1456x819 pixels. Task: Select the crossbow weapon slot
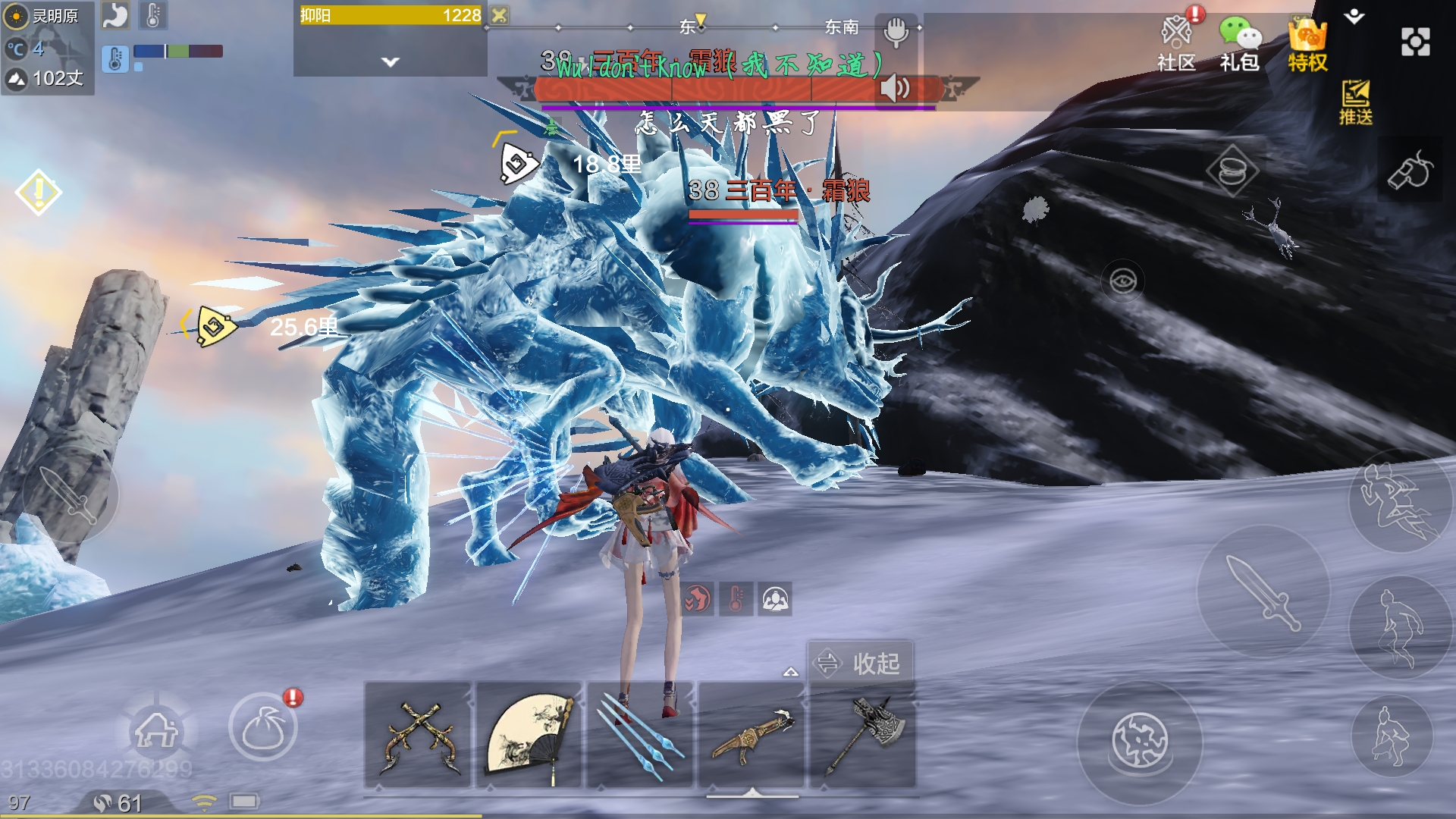coord(752,736)
